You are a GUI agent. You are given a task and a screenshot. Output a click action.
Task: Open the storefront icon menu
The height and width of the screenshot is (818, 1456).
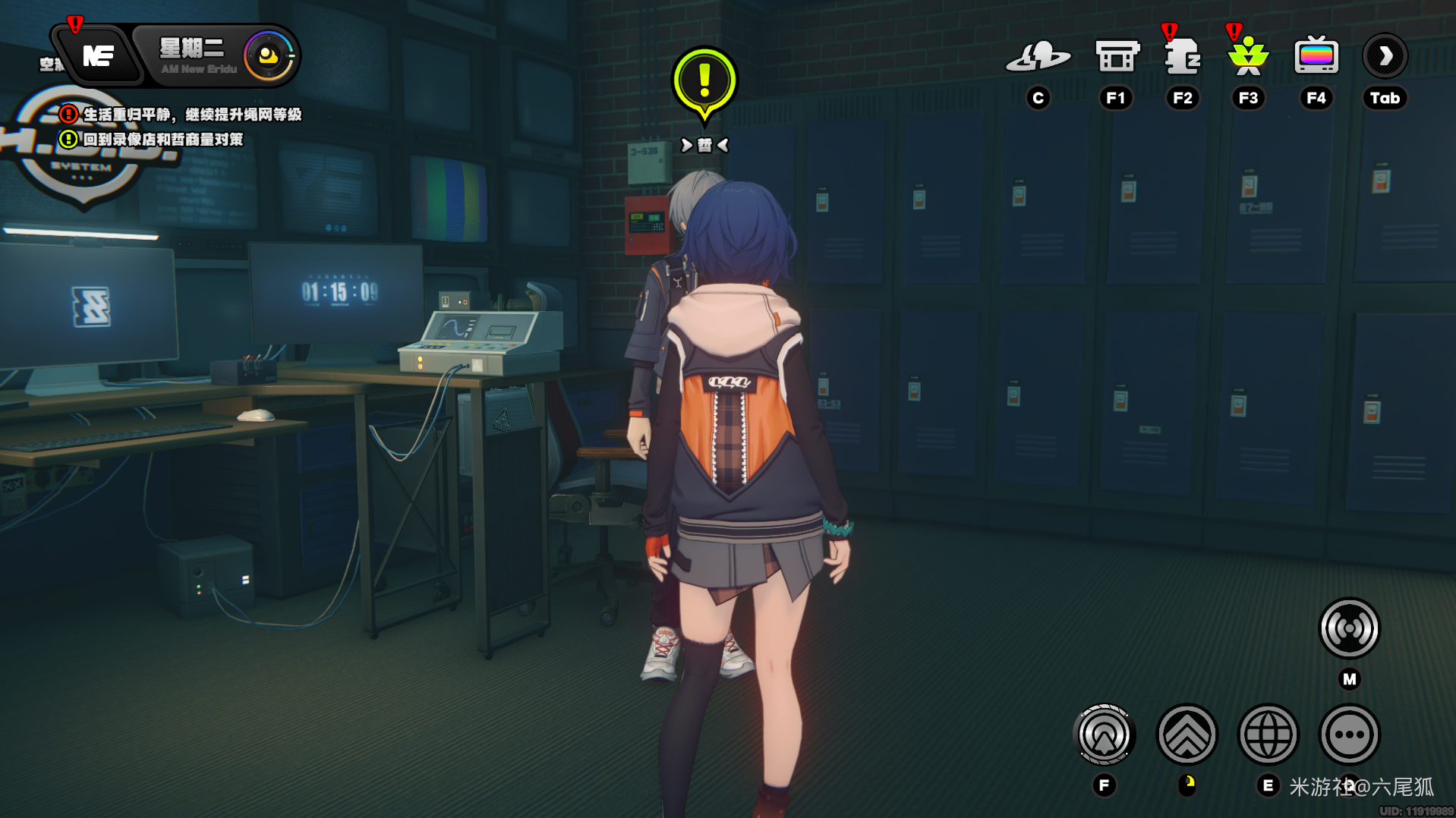(1117, 57)
